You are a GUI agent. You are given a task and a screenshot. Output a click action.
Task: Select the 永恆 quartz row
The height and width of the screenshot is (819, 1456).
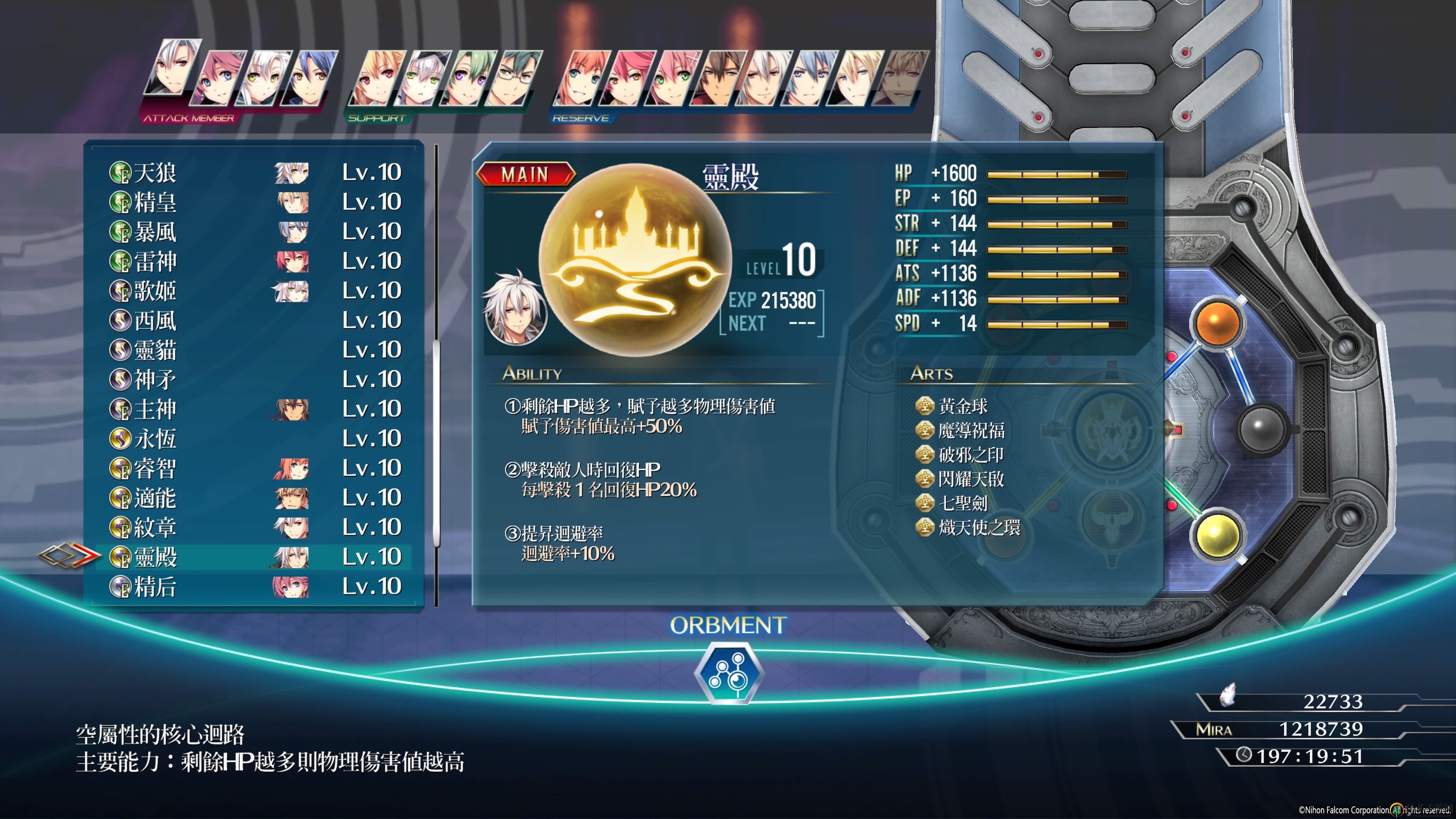point(254,439)
